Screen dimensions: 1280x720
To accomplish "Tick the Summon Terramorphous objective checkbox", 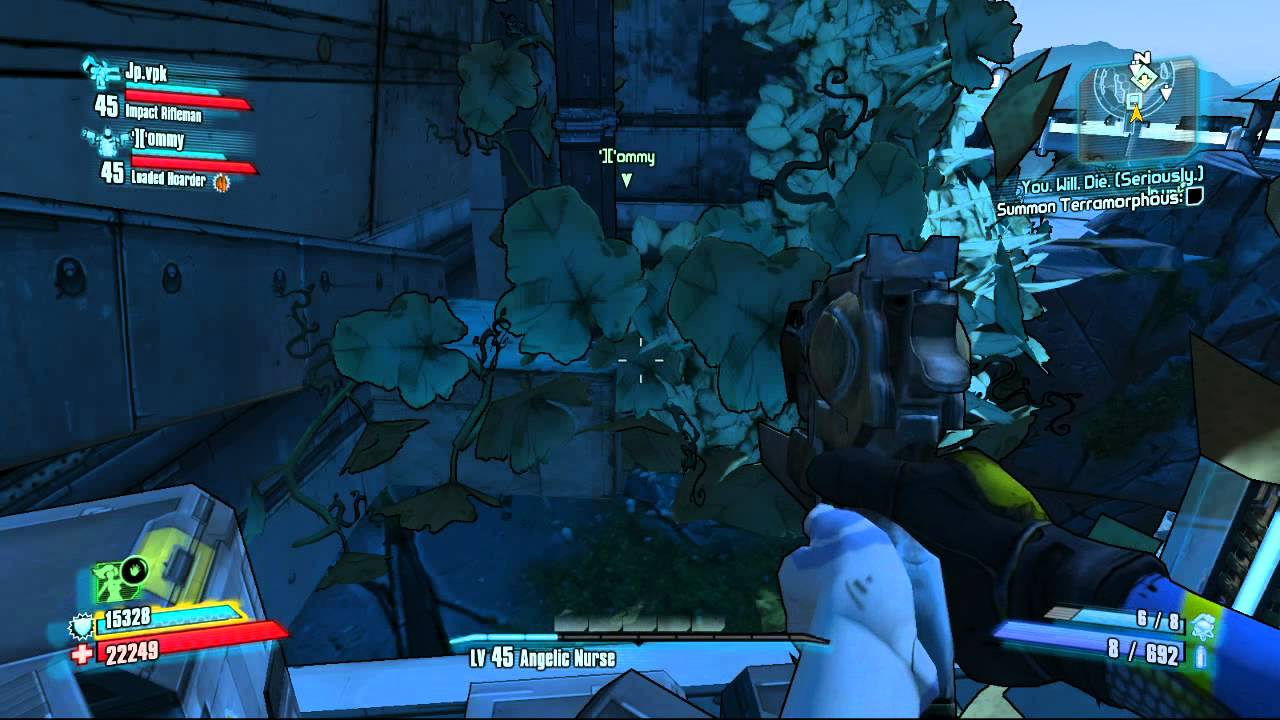I will click(1192, 198).
